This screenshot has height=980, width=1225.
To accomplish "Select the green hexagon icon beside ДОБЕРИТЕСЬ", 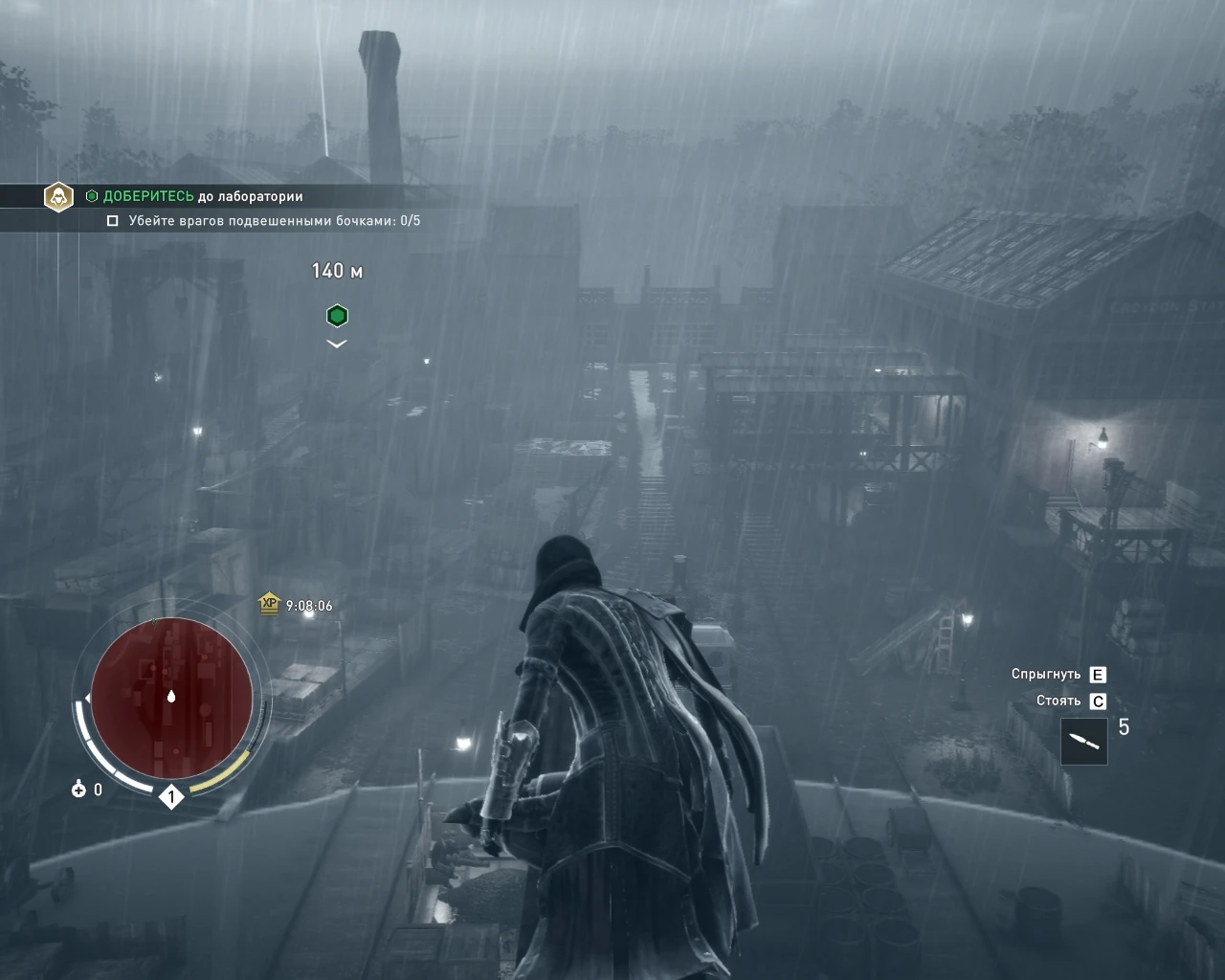I will tap(93, 195).
